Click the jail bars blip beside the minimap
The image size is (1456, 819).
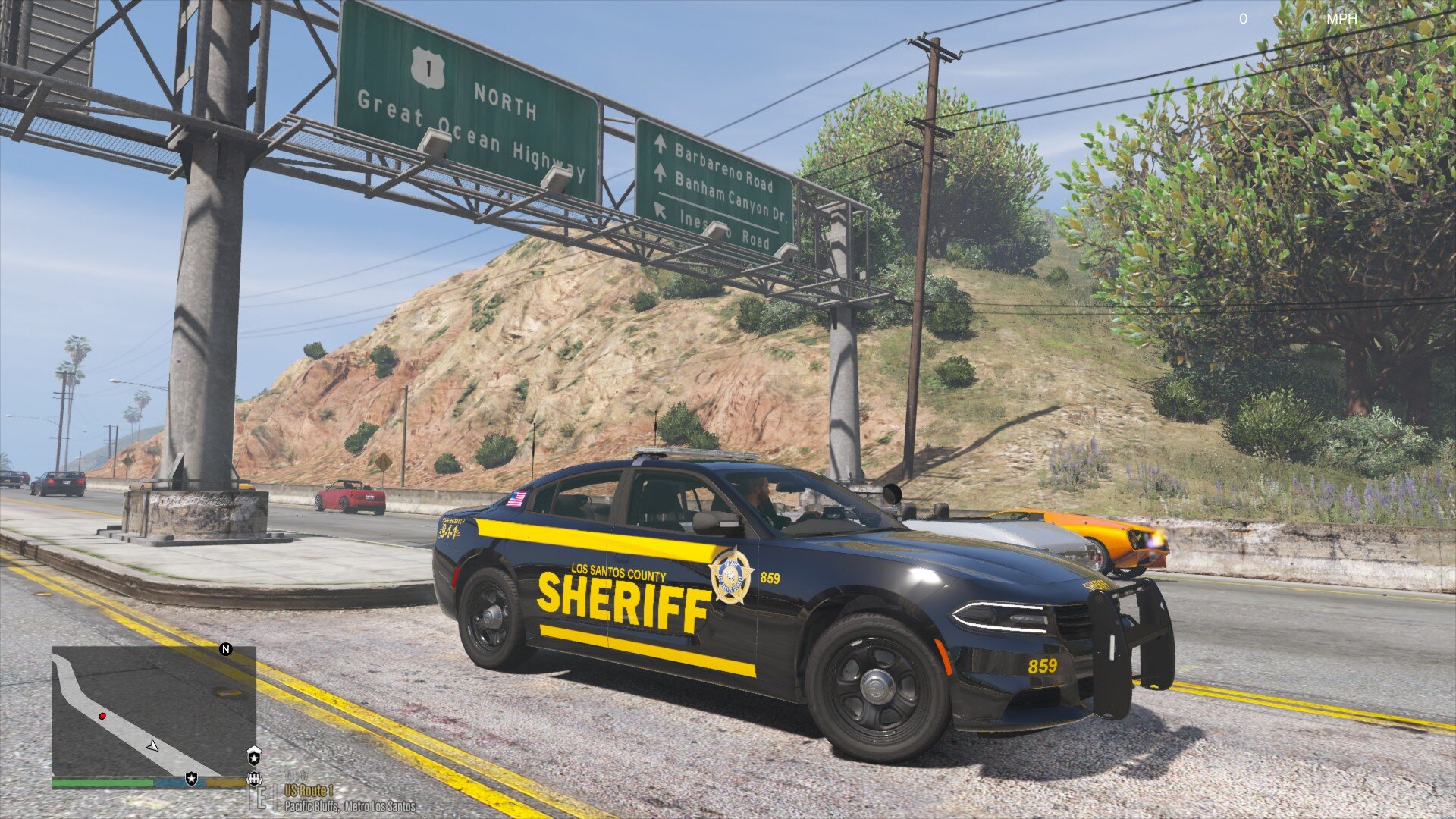coord(253,779)
